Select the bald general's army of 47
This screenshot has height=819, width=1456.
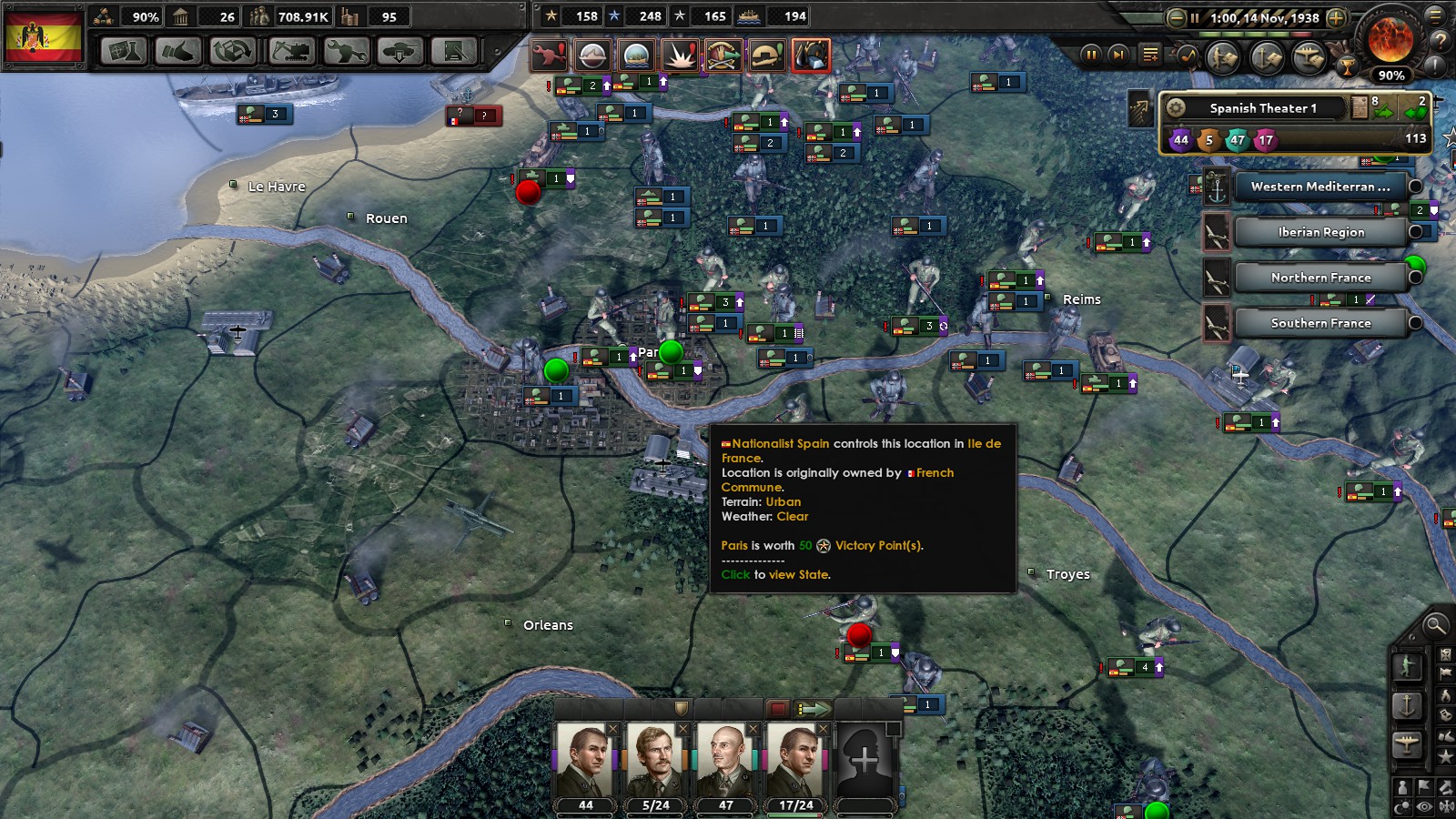coord(724,763)
